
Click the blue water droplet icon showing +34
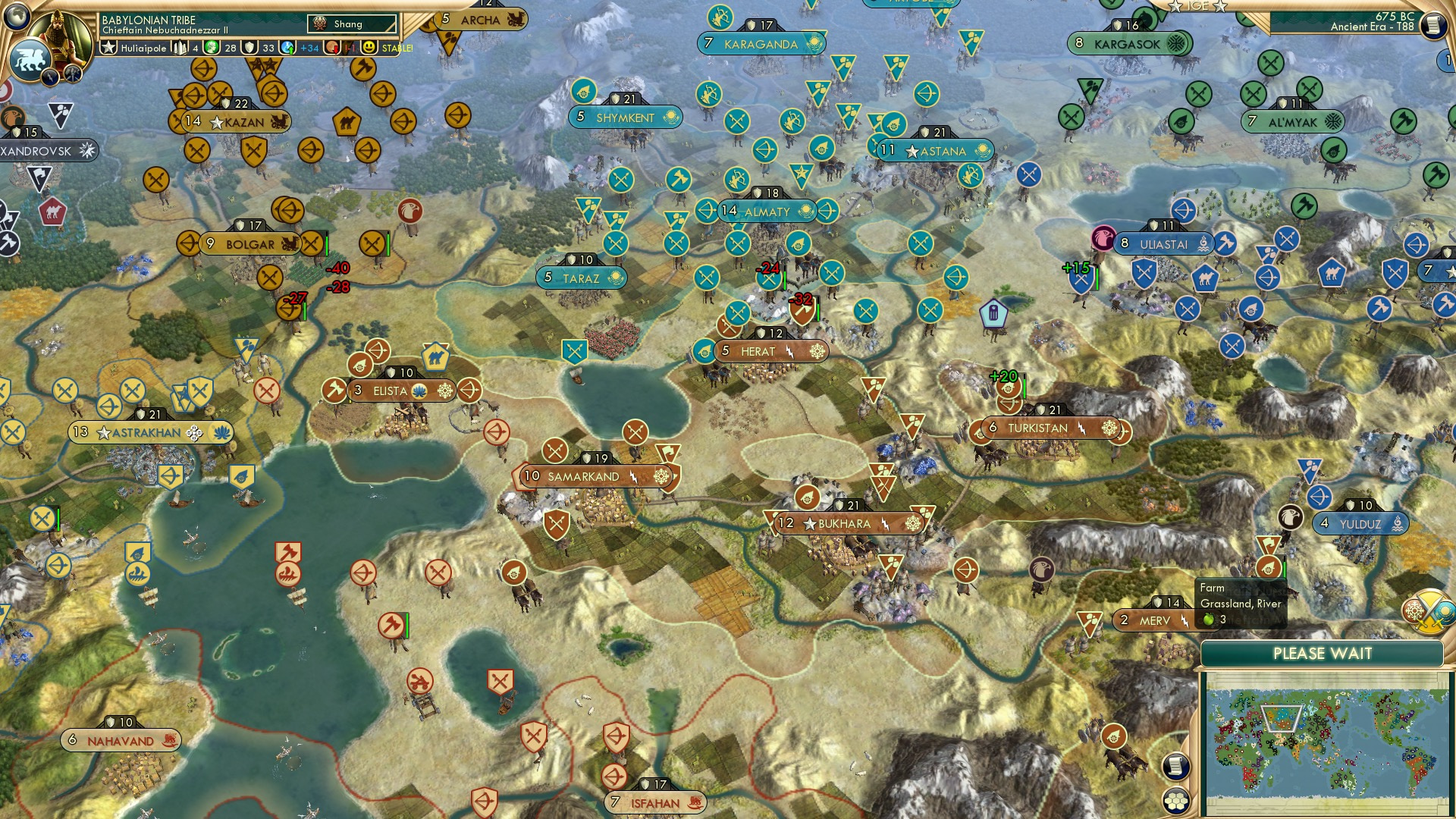click(287, 47)
